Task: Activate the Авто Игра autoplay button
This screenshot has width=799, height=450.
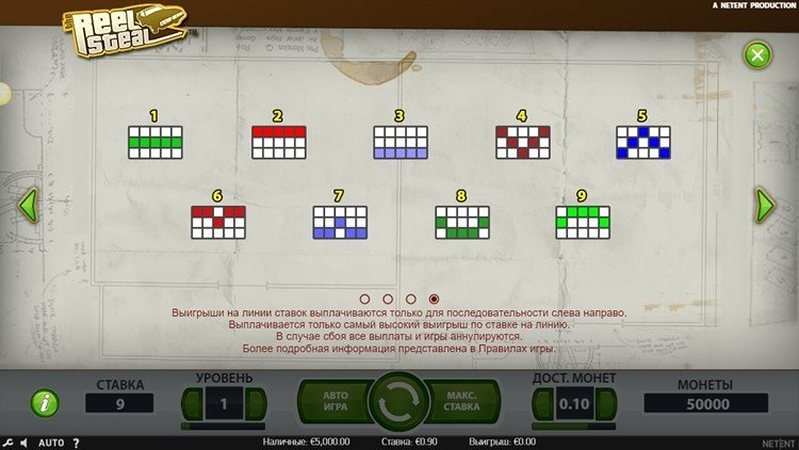Action: pos(335,402)
